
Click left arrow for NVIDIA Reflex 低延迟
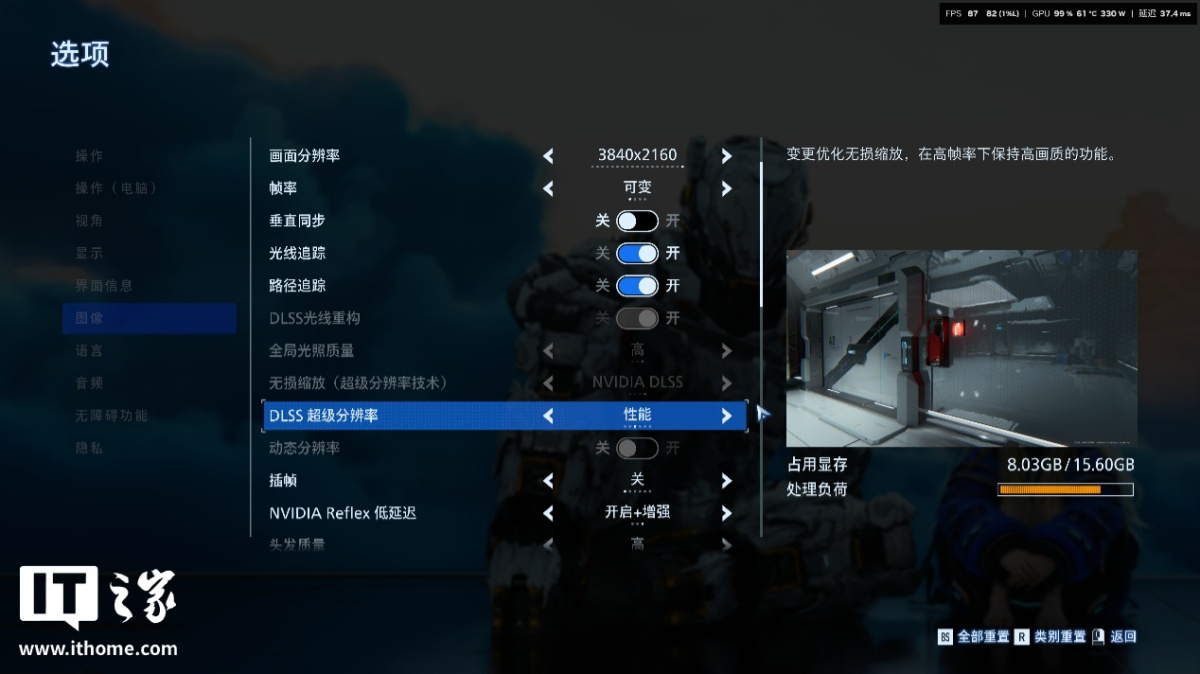click(548, 513)
